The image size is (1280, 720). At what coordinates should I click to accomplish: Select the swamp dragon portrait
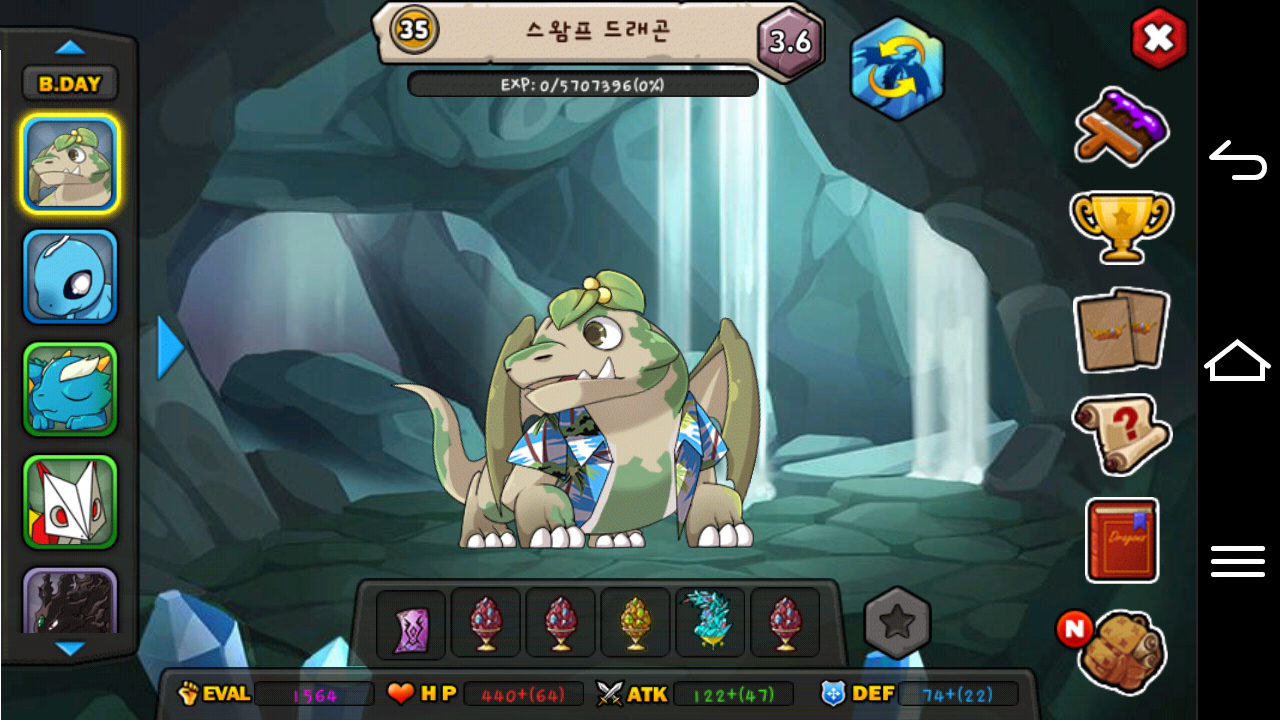click(x=70, y=164)
